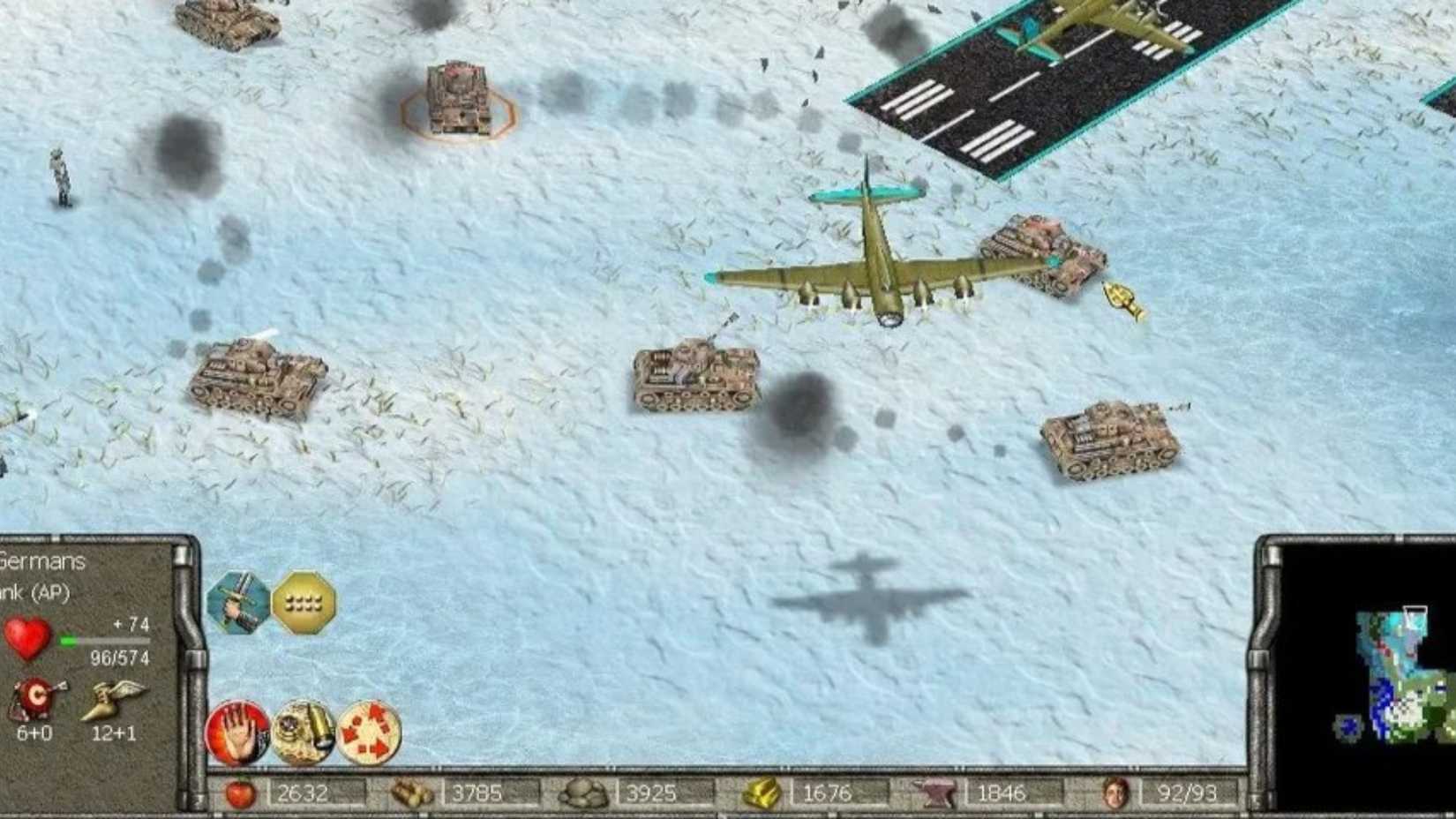
Task: Click the population citizen icon showing 92/93
Action: 1116,793
